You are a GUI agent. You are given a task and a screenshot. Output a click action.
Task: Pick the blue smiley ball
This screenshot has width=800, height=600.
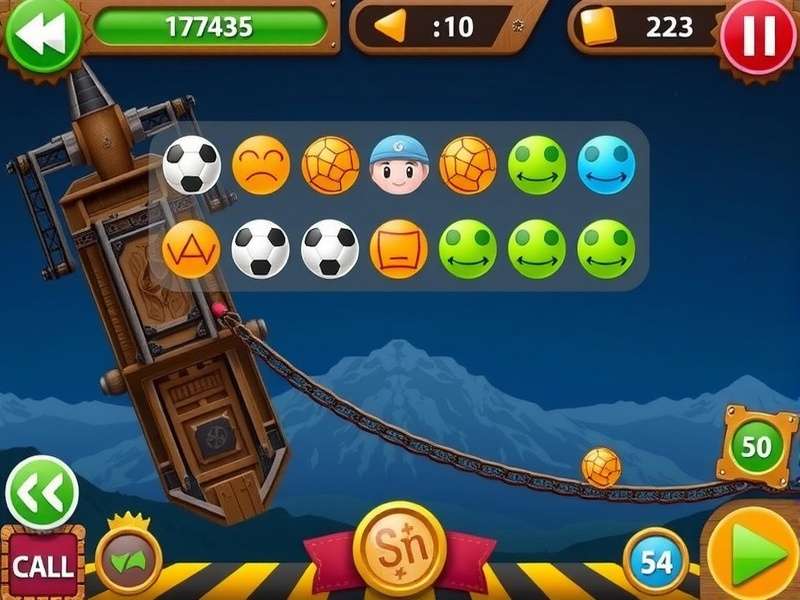pos(606,165)
